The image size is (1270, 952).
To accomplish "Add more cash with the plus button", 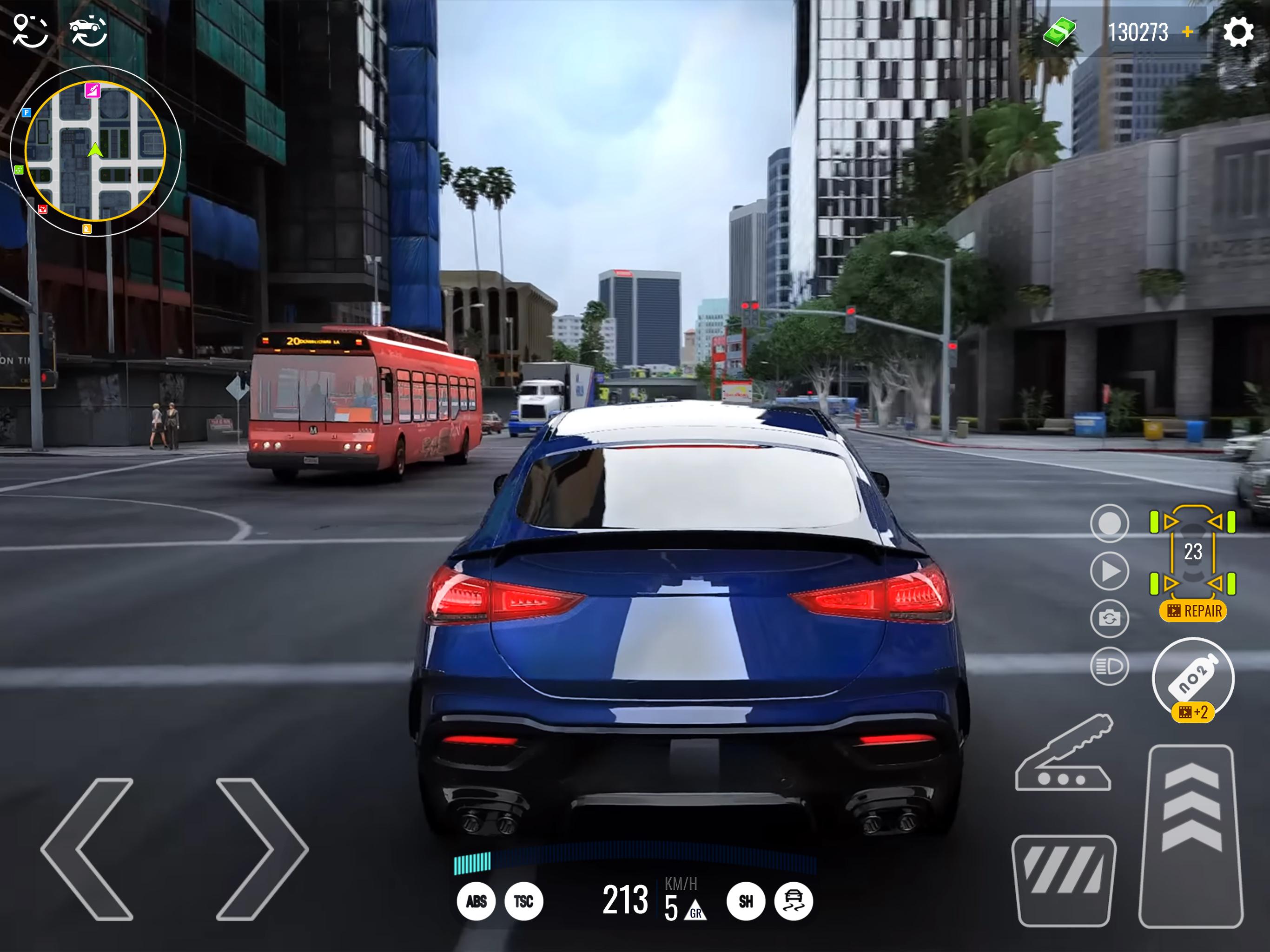I will 1188,32.
